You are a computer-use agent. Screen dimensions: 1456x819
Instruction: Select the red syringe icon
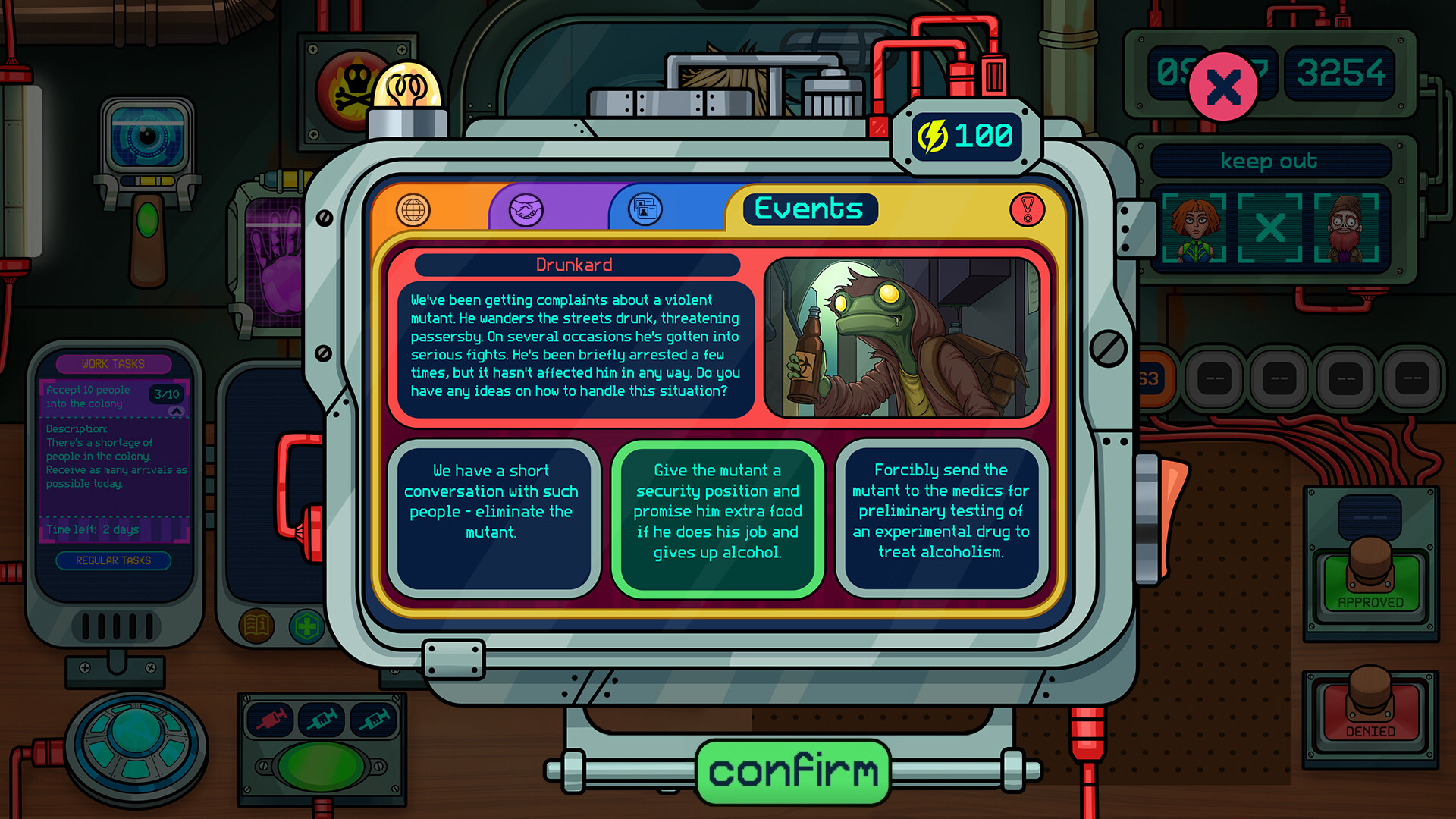(270, 720)
